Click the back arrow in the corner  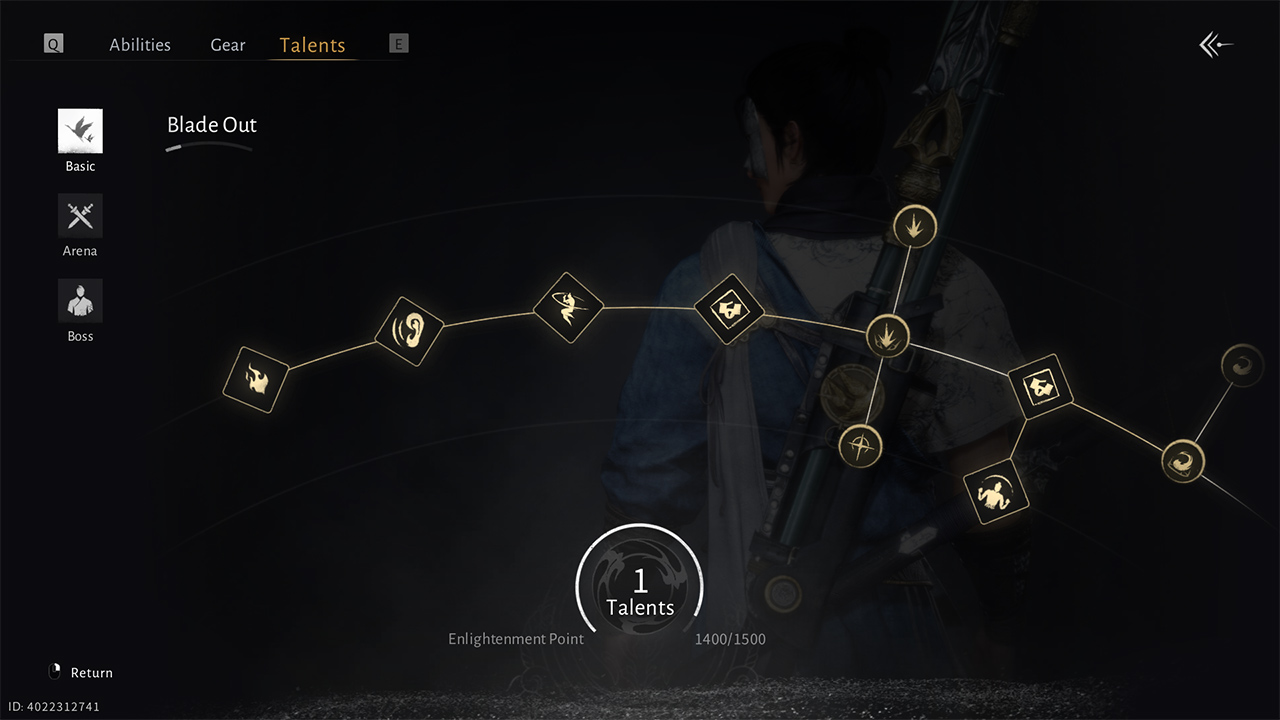pos(1216,45)
